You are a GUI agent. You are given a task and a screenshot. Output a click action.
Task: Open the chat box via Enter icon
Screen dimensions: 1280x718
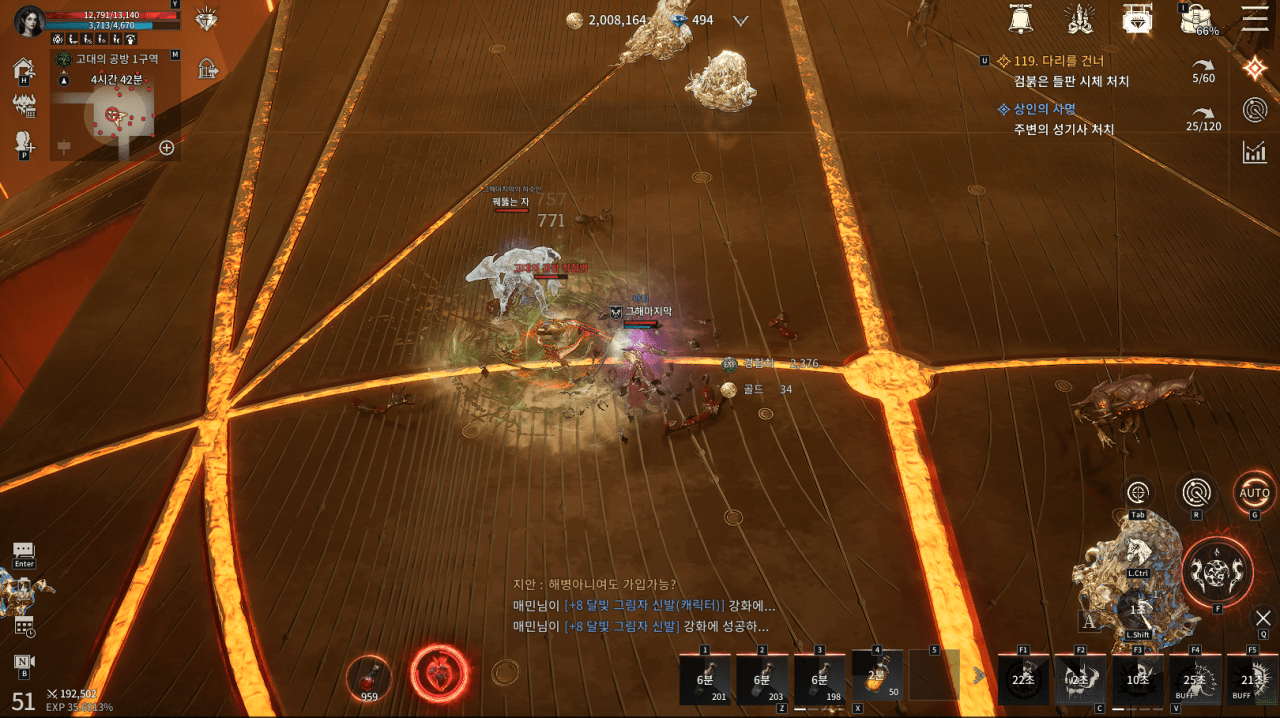(x=24, y=552)
